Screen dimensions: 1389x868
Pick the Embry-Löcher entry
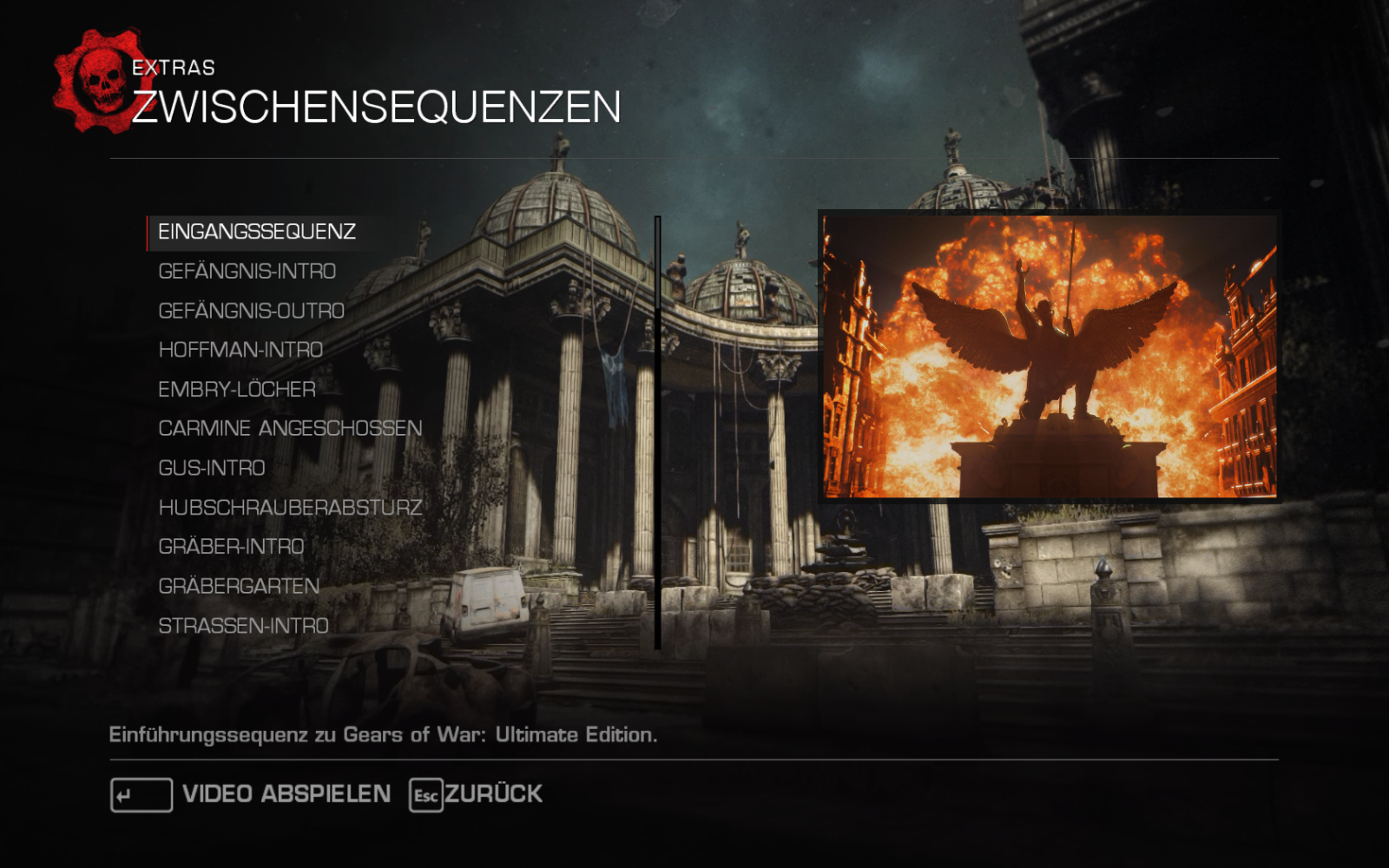pyautogui.click(x=237, y=390)
